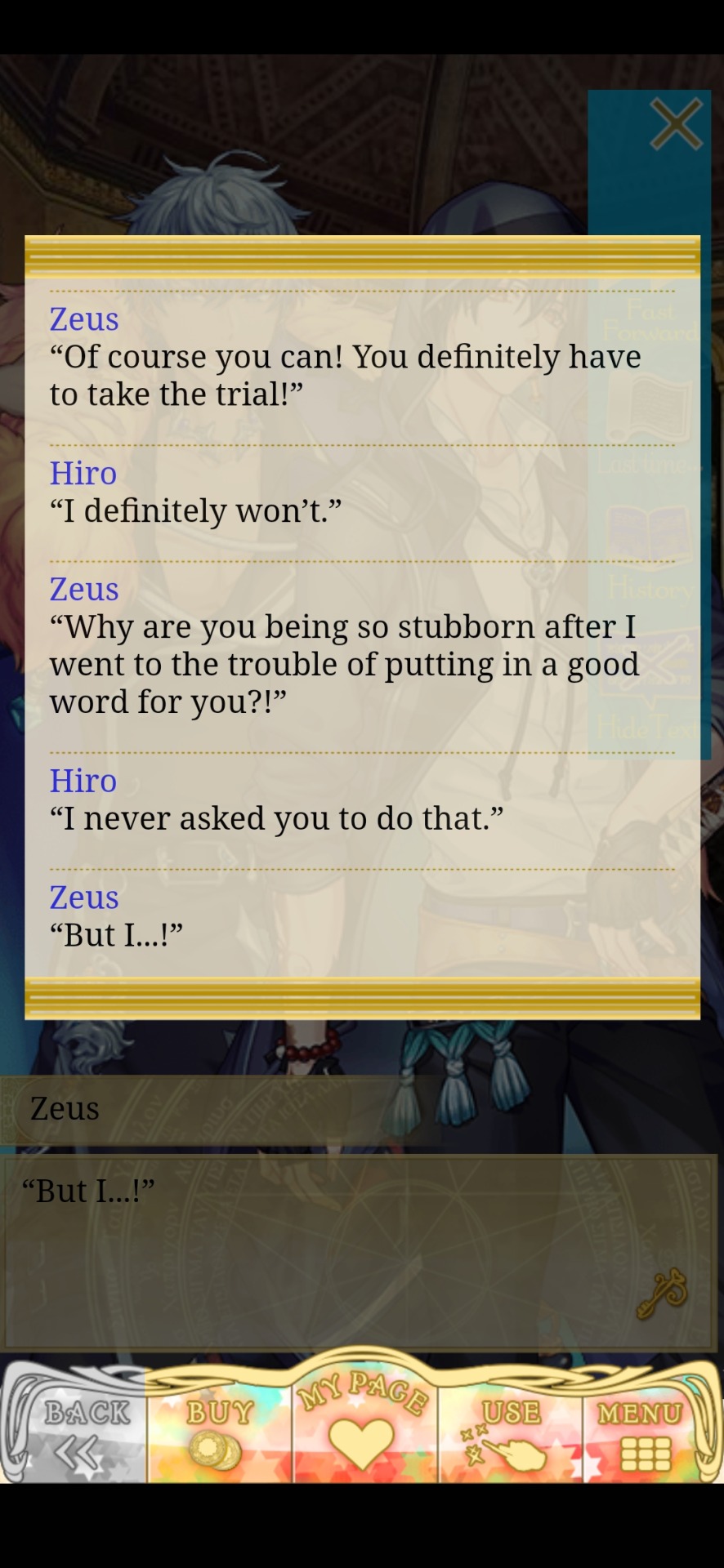Close the history log with the X

coord(676,124)
